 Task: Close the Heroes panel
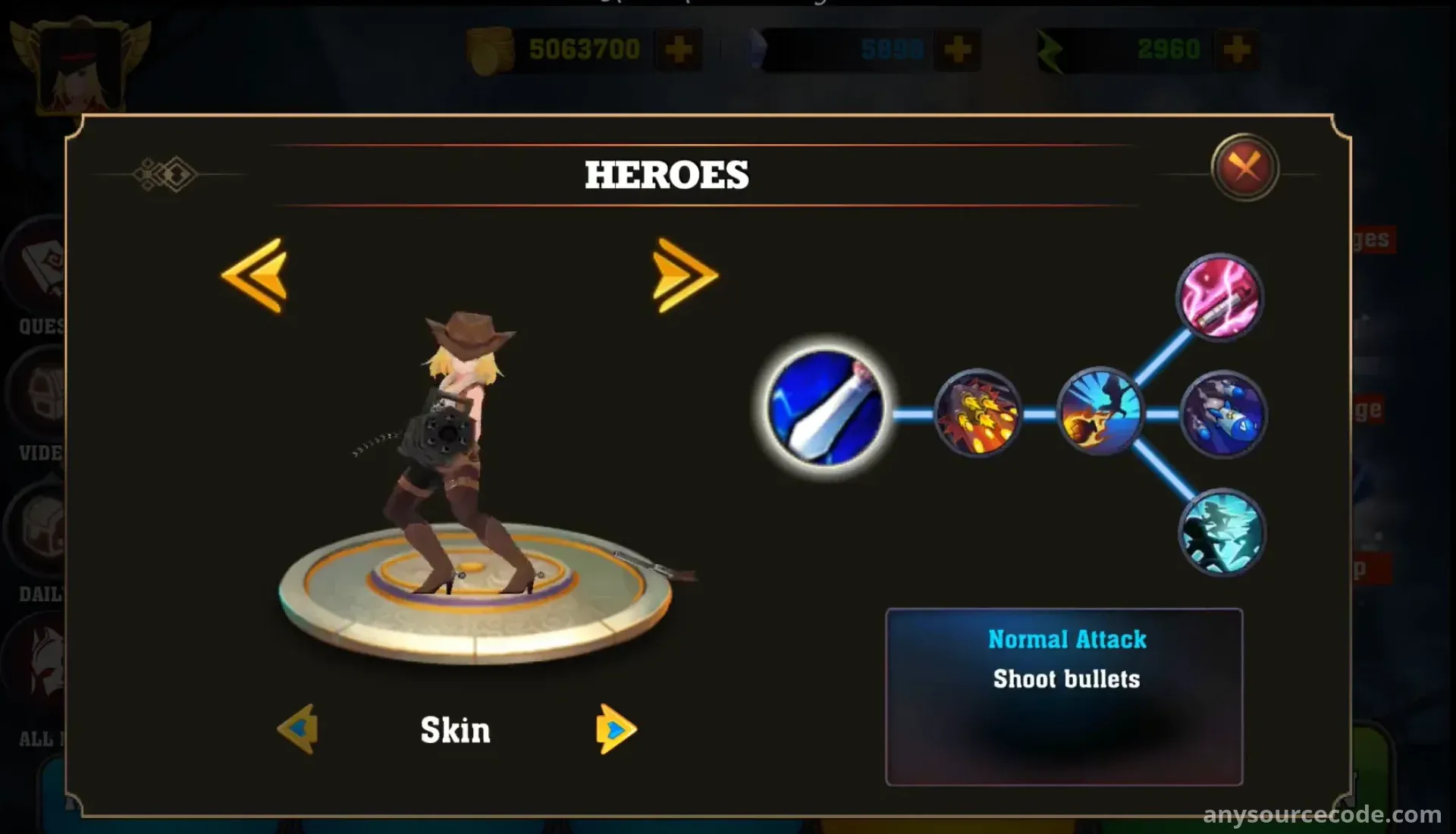pyautogui.click(x=1244, y=167)
